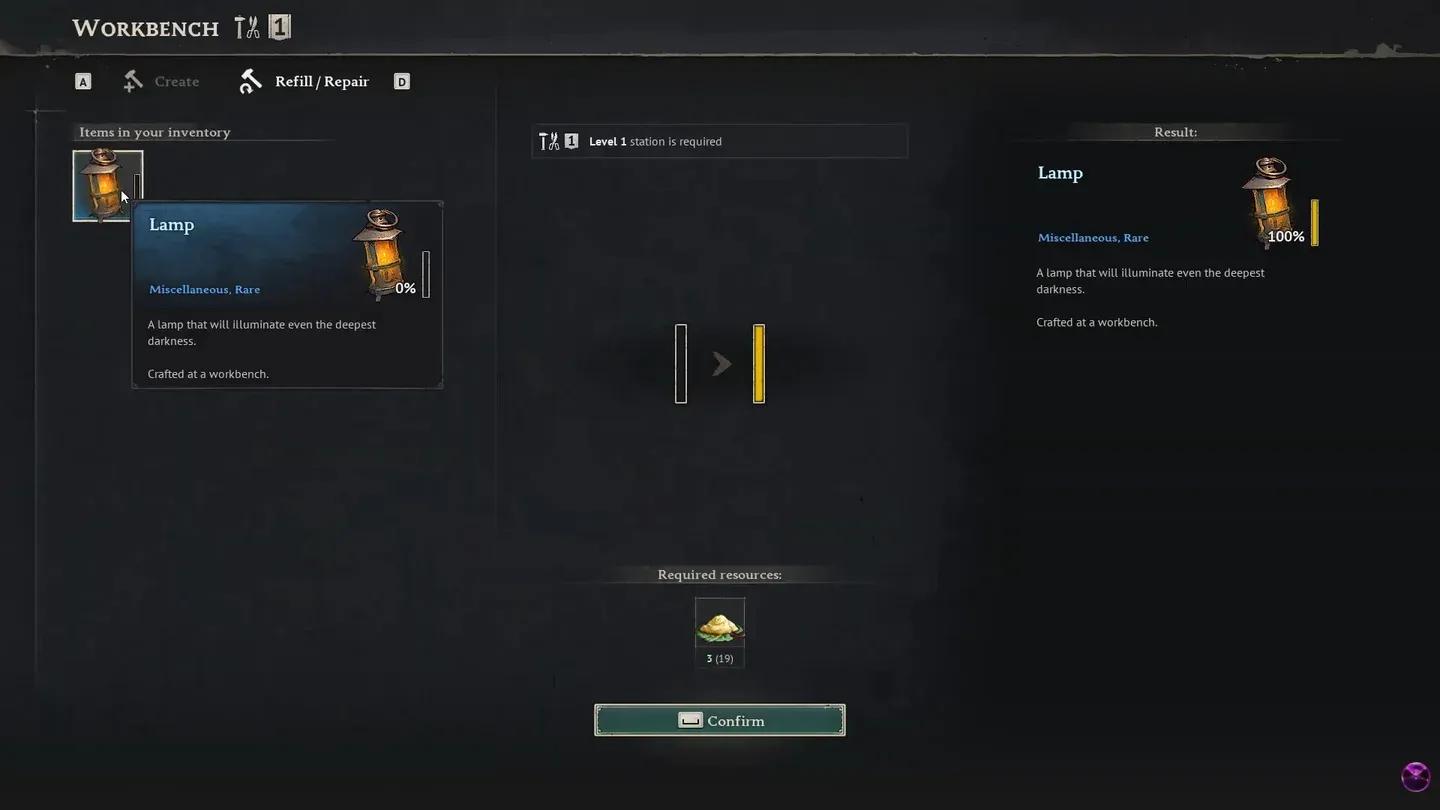Image resolution: width=1440 pixels, height=810 pixels.
Task: Click the lamp icon inside the tooltip
Action: click(x=381, y=252)
